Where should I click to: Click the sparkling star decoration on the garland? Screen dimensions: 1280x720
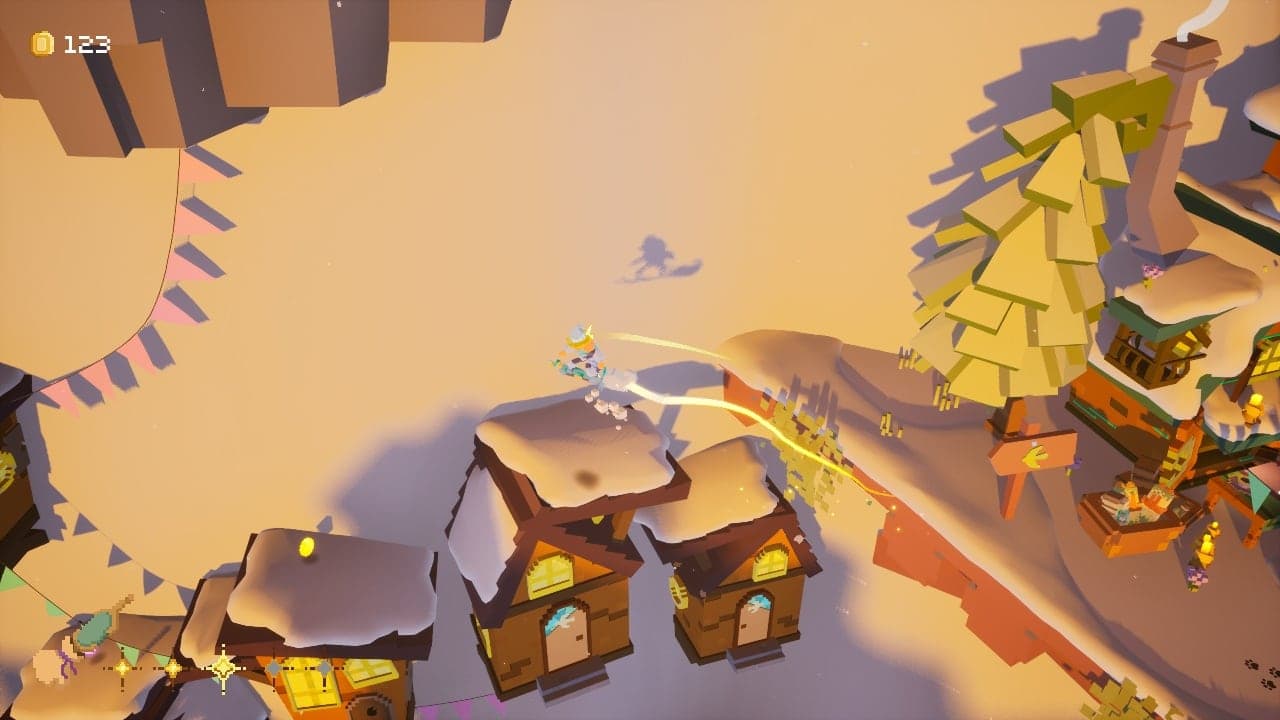coord(224,667)
